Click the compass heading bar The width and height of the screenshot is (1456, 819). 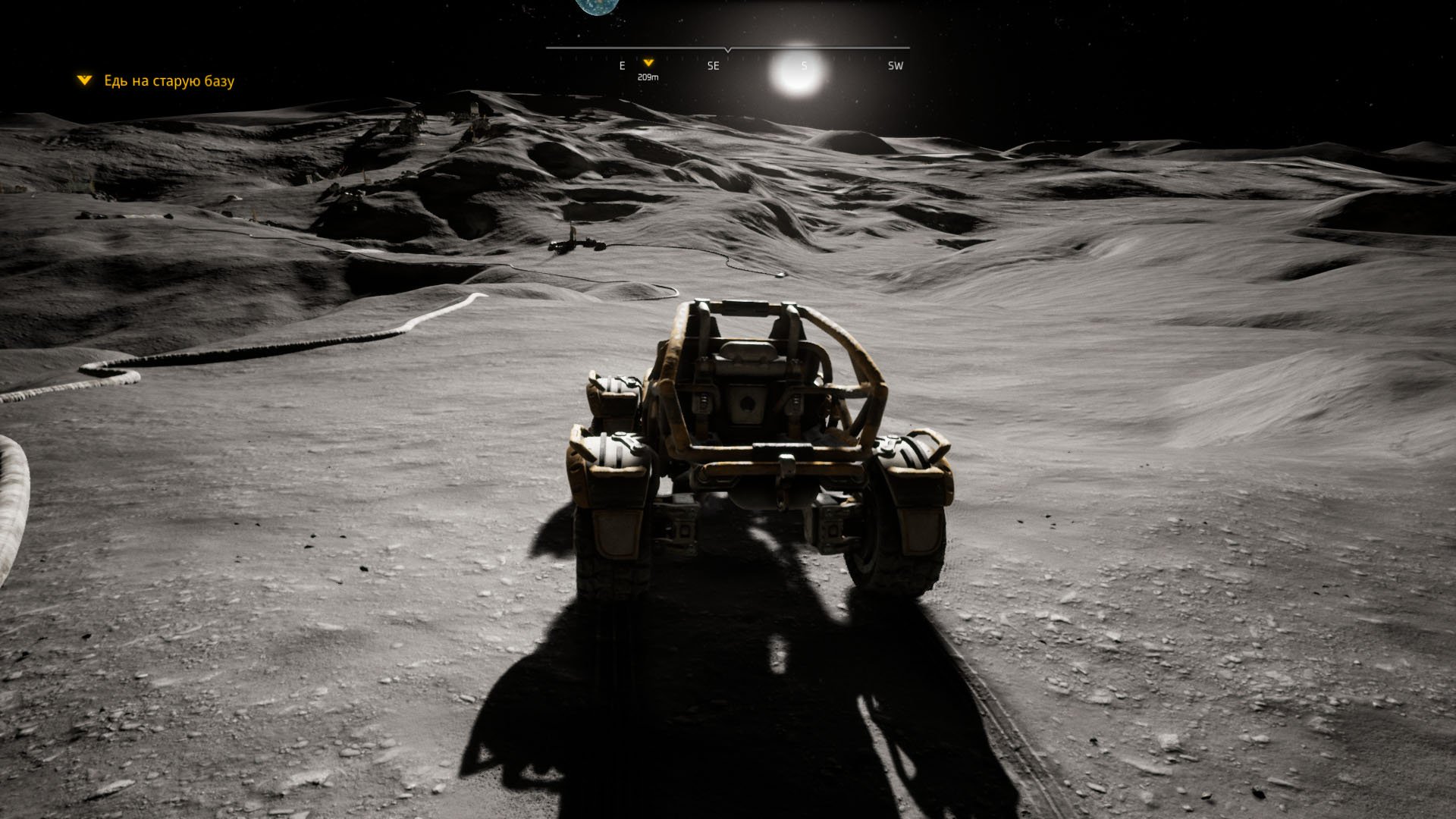tap(727, 49)
